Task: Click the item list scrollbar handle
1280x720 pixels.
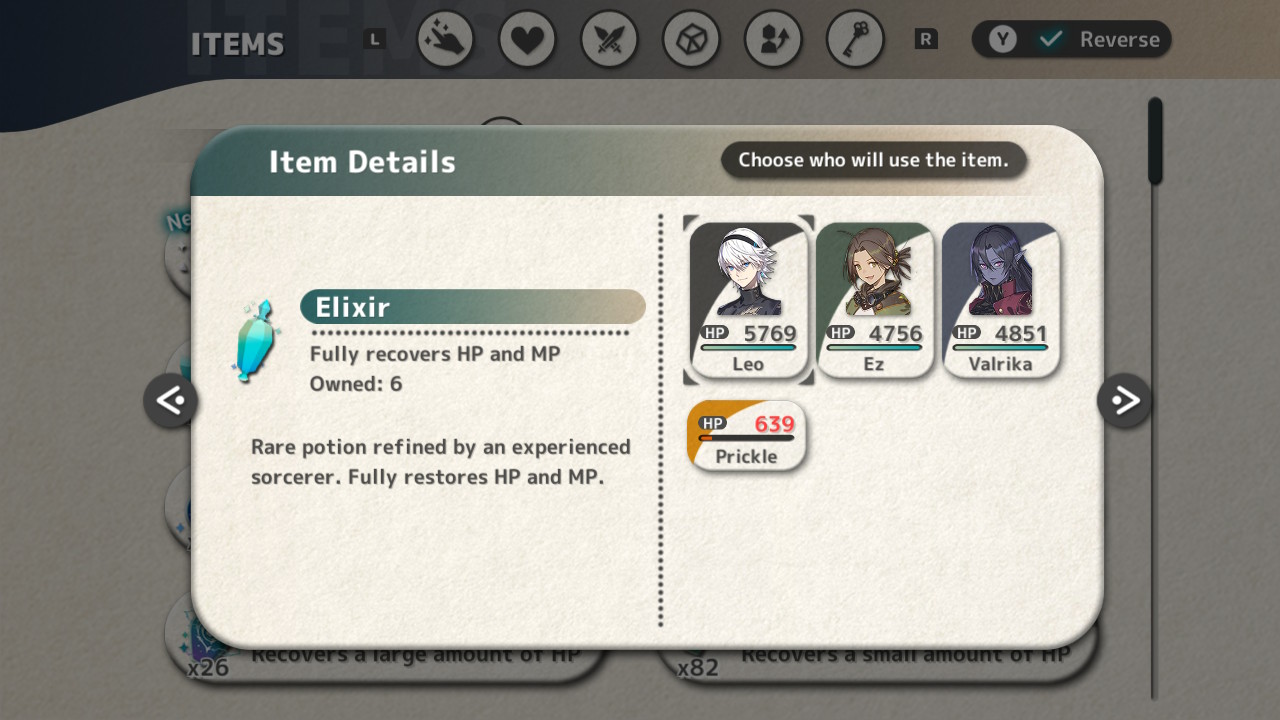Action: [1155, 141]
